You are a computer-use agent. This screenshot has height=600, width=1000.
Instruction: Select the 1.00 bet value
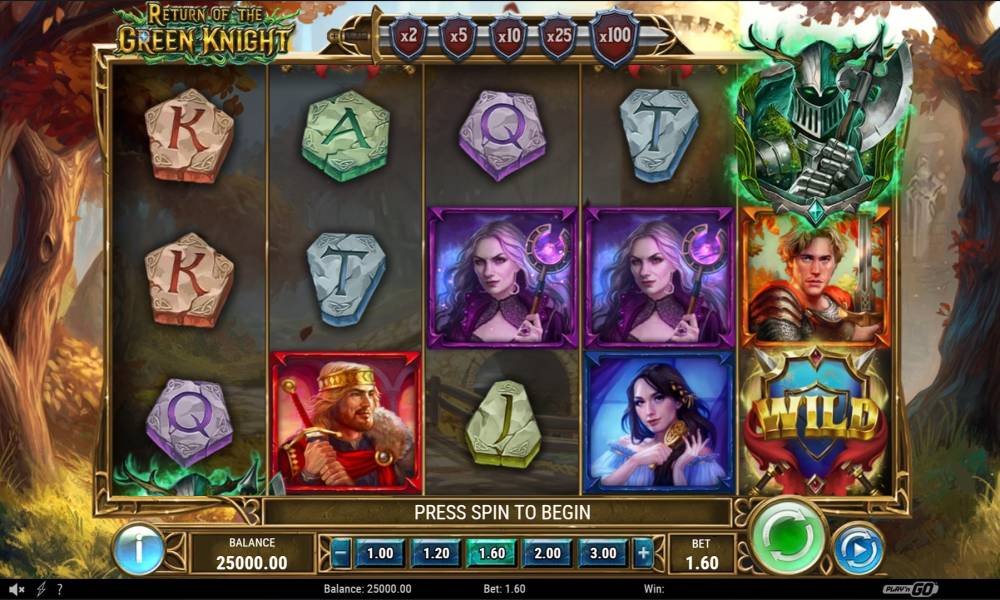380,553
